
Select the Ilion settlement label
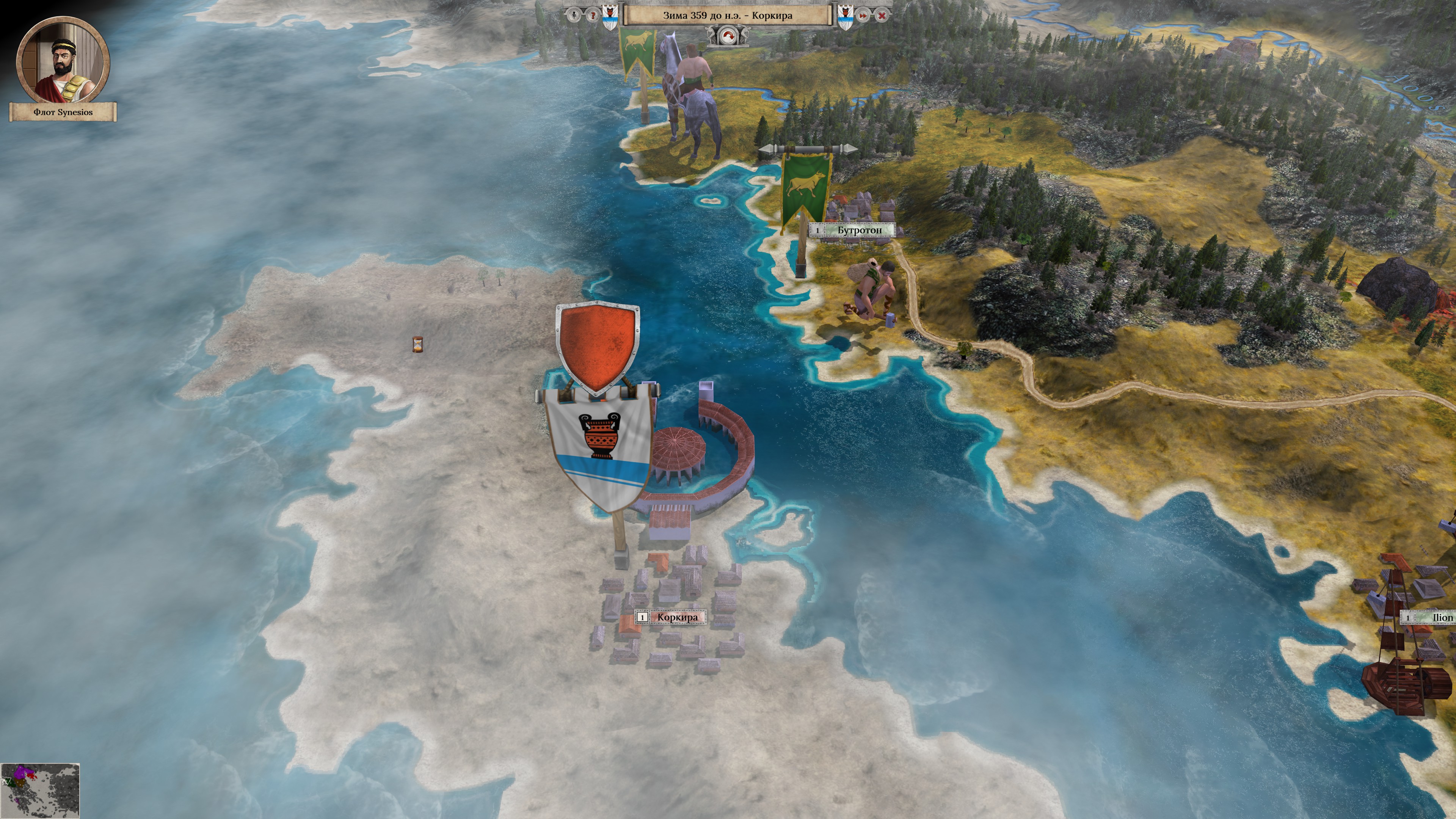pos(1442,618)
